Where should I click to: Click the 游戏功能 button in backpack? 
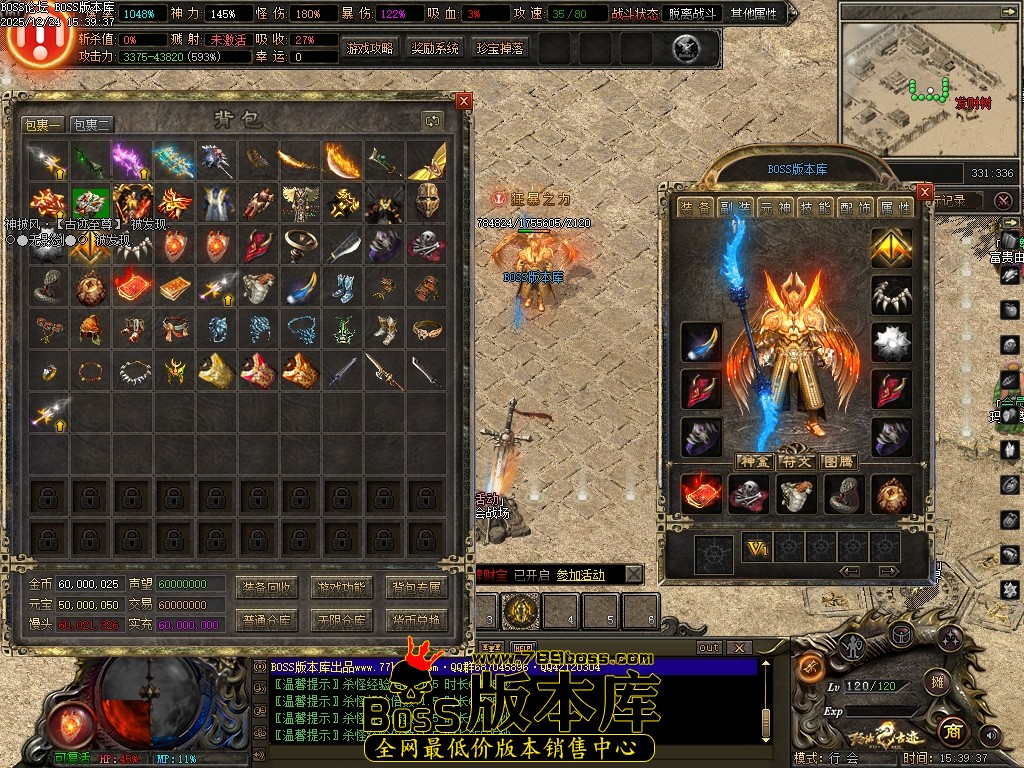pyautogui.click(x=341, y=587)
